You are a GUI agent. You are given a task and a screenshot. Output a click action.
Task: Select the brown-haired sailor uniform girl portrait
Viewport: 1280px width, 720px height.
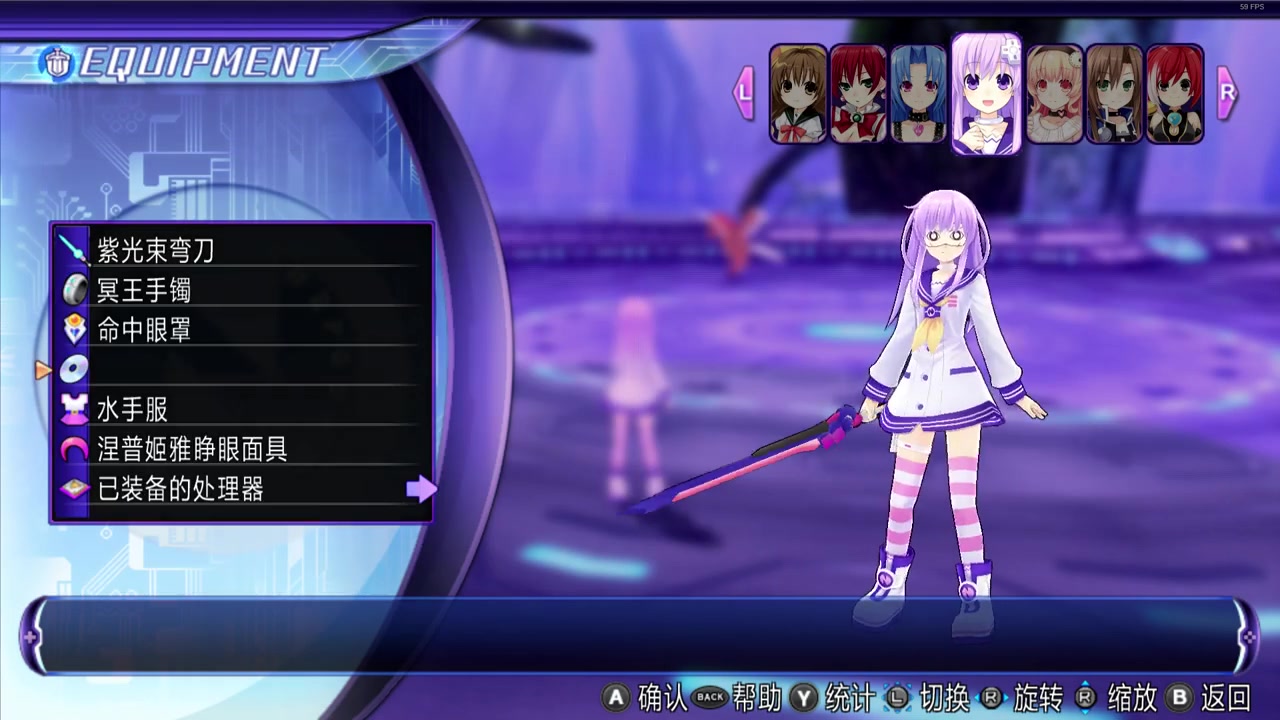pyautogui.click(x=798, y=94)
